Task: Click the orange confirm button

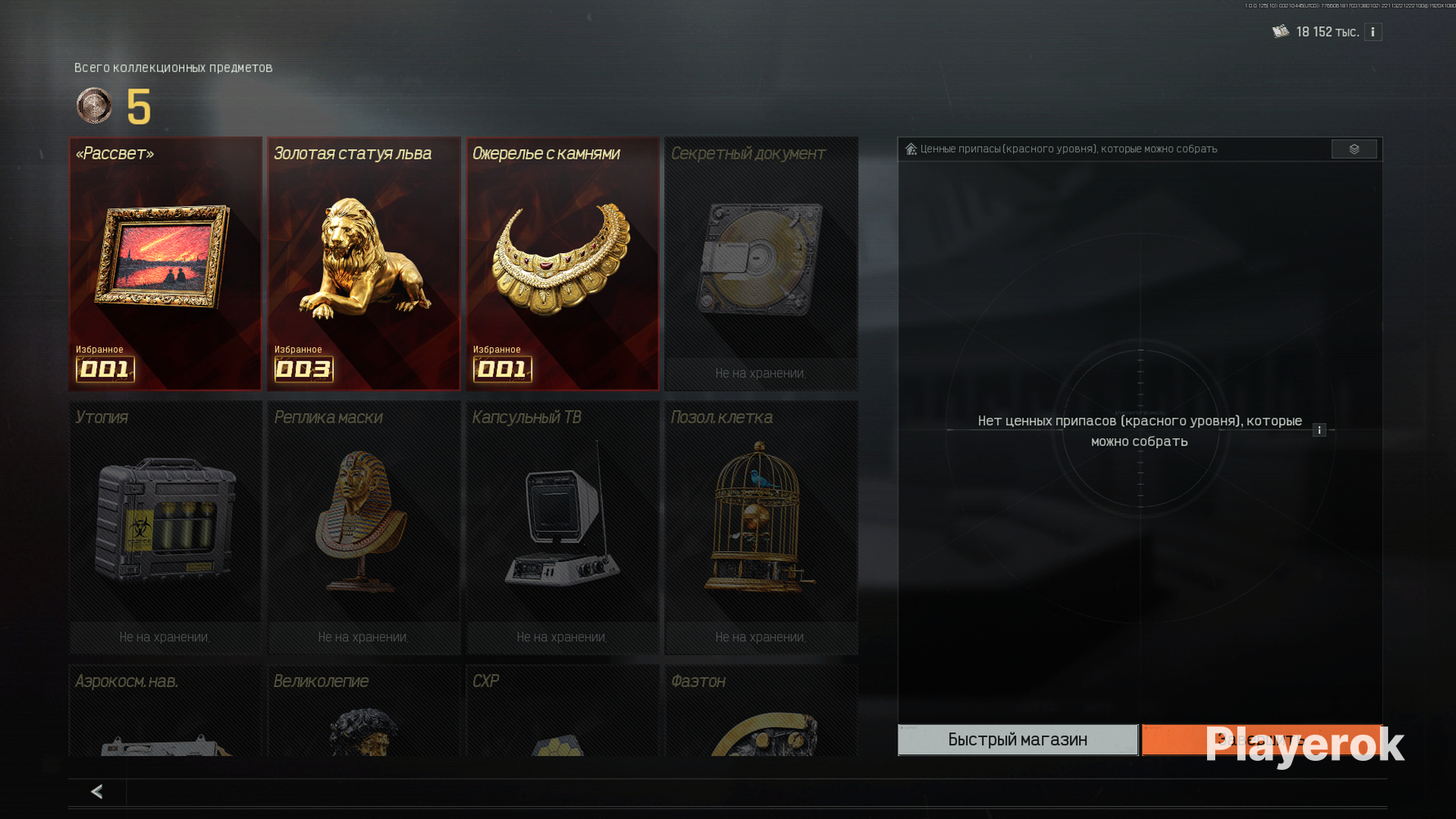Action: 1261,740
